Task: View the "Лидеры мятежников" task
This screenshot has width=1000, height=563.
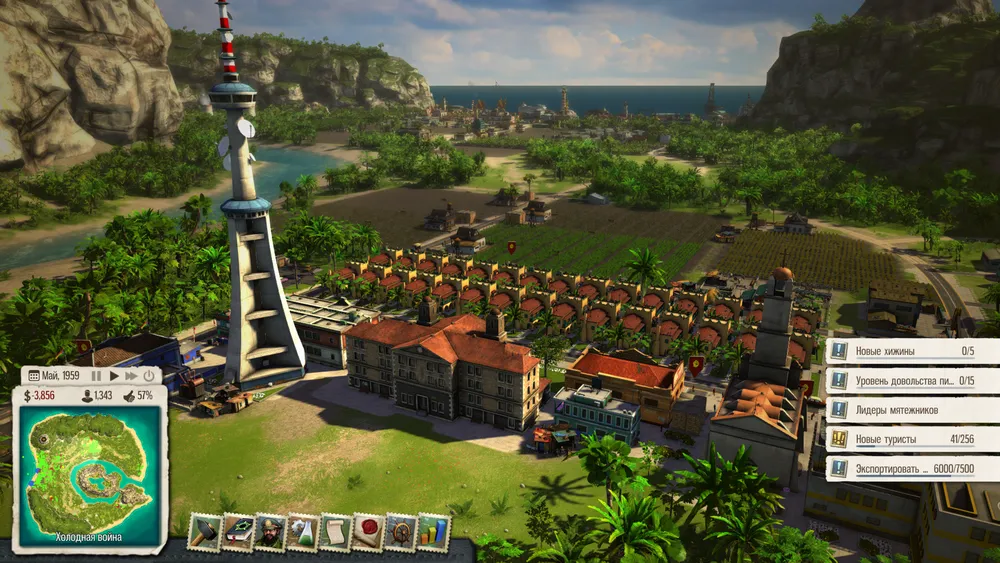Action: (x=912, y=410)
